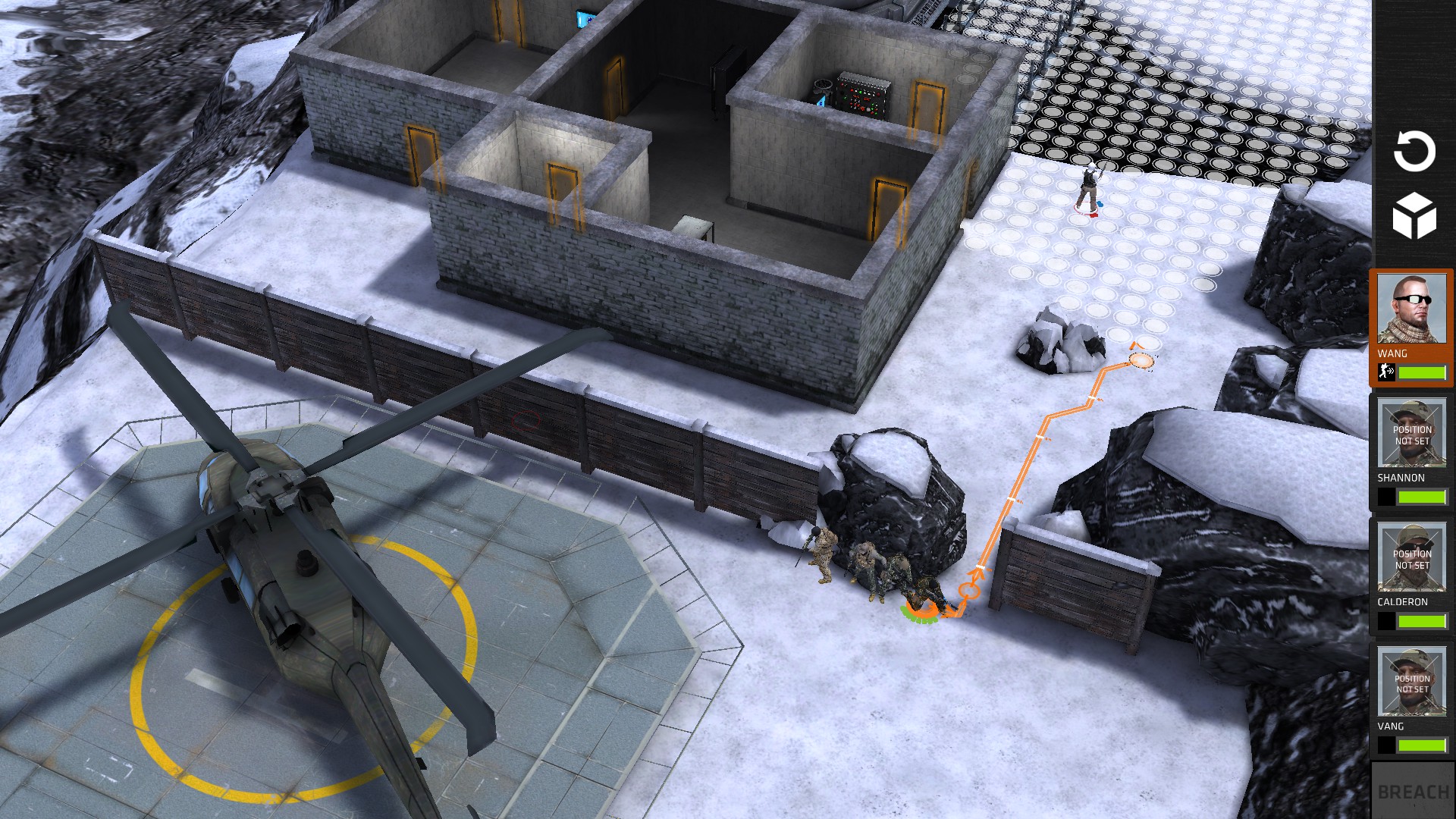Toggle the go-code box under Calderon's portrait

(x=1387, y=621)
